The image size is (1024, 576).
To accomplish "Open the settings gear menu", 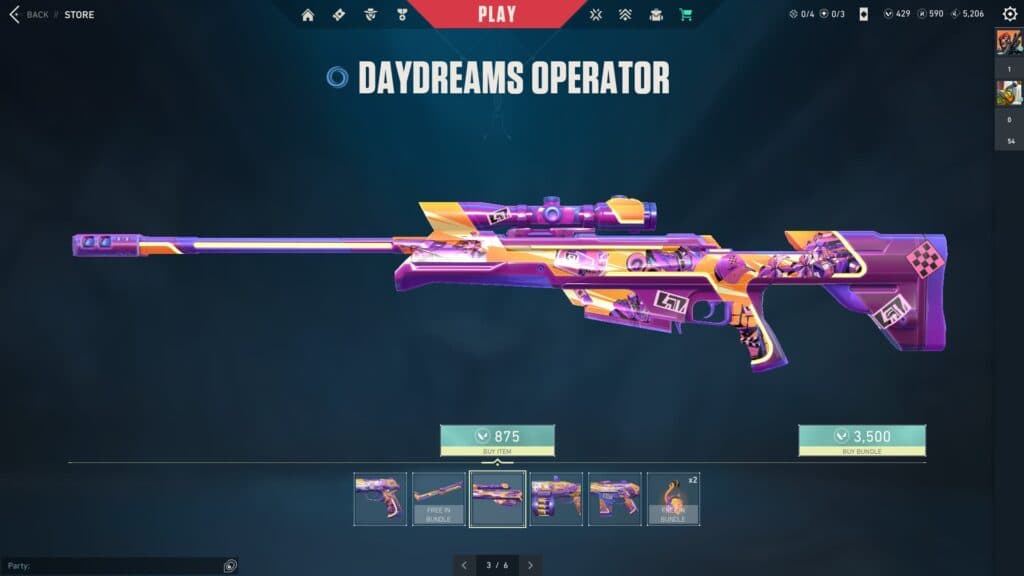I will tap(1009, 14).
